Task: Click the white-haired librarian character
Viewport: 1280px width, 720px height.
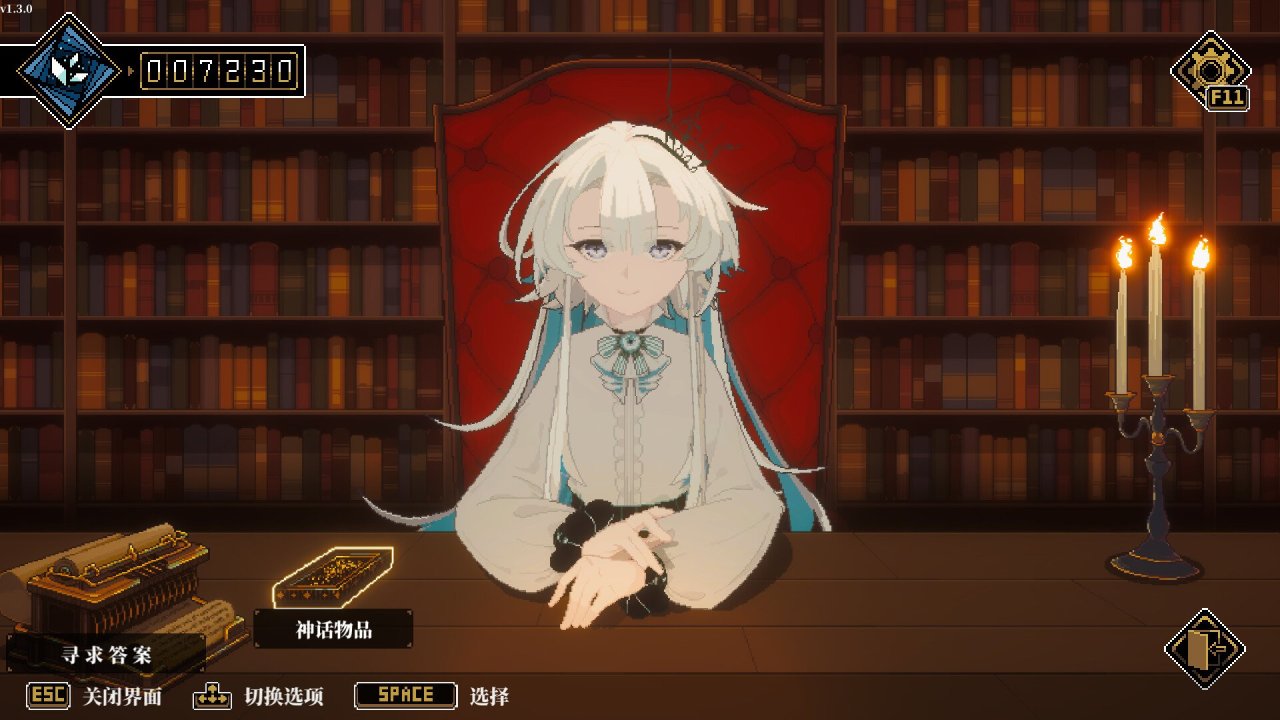Action: [630, 330]
